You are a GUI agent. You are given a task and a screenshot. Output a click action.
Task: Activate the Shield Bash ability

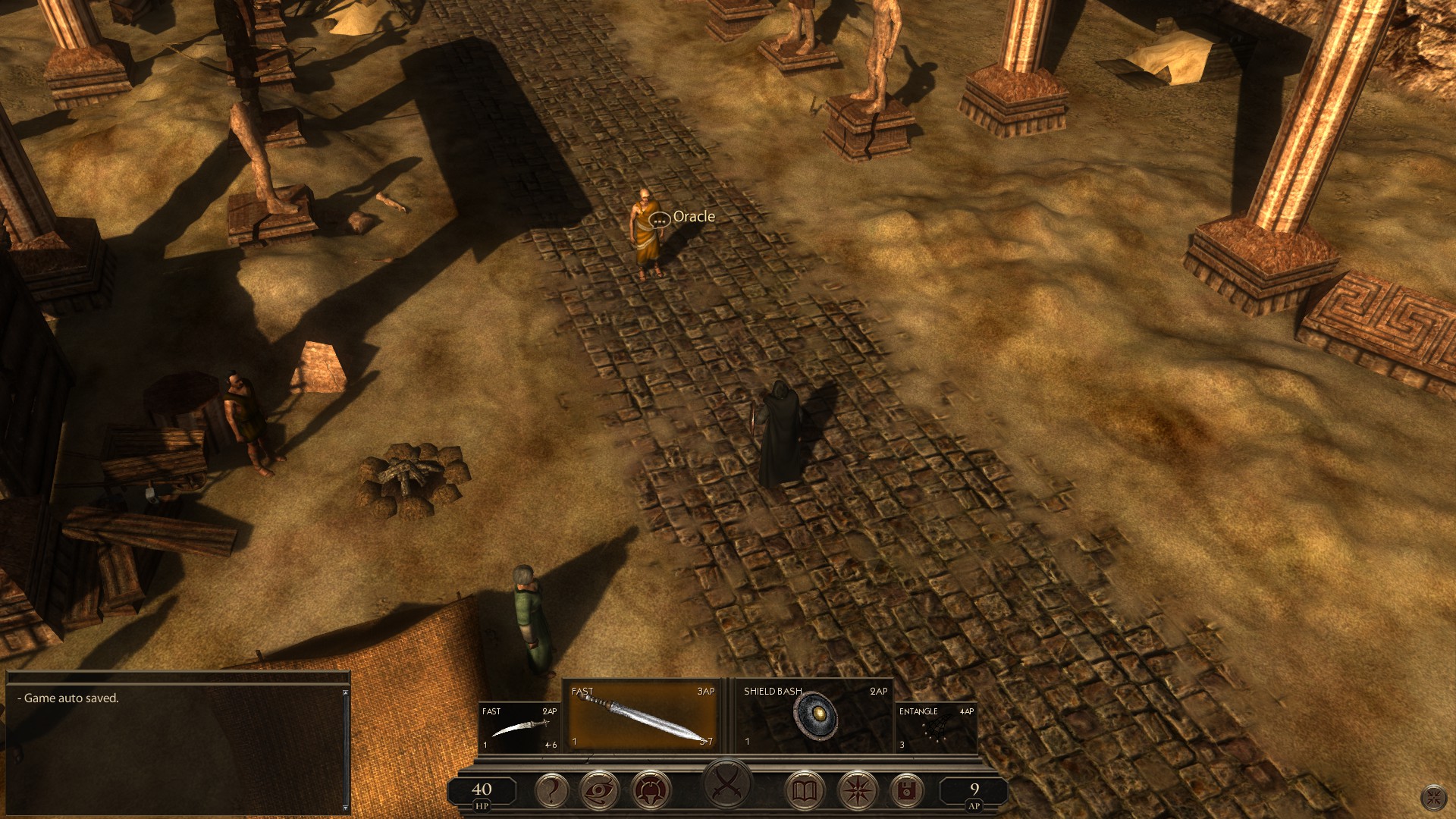814,717
